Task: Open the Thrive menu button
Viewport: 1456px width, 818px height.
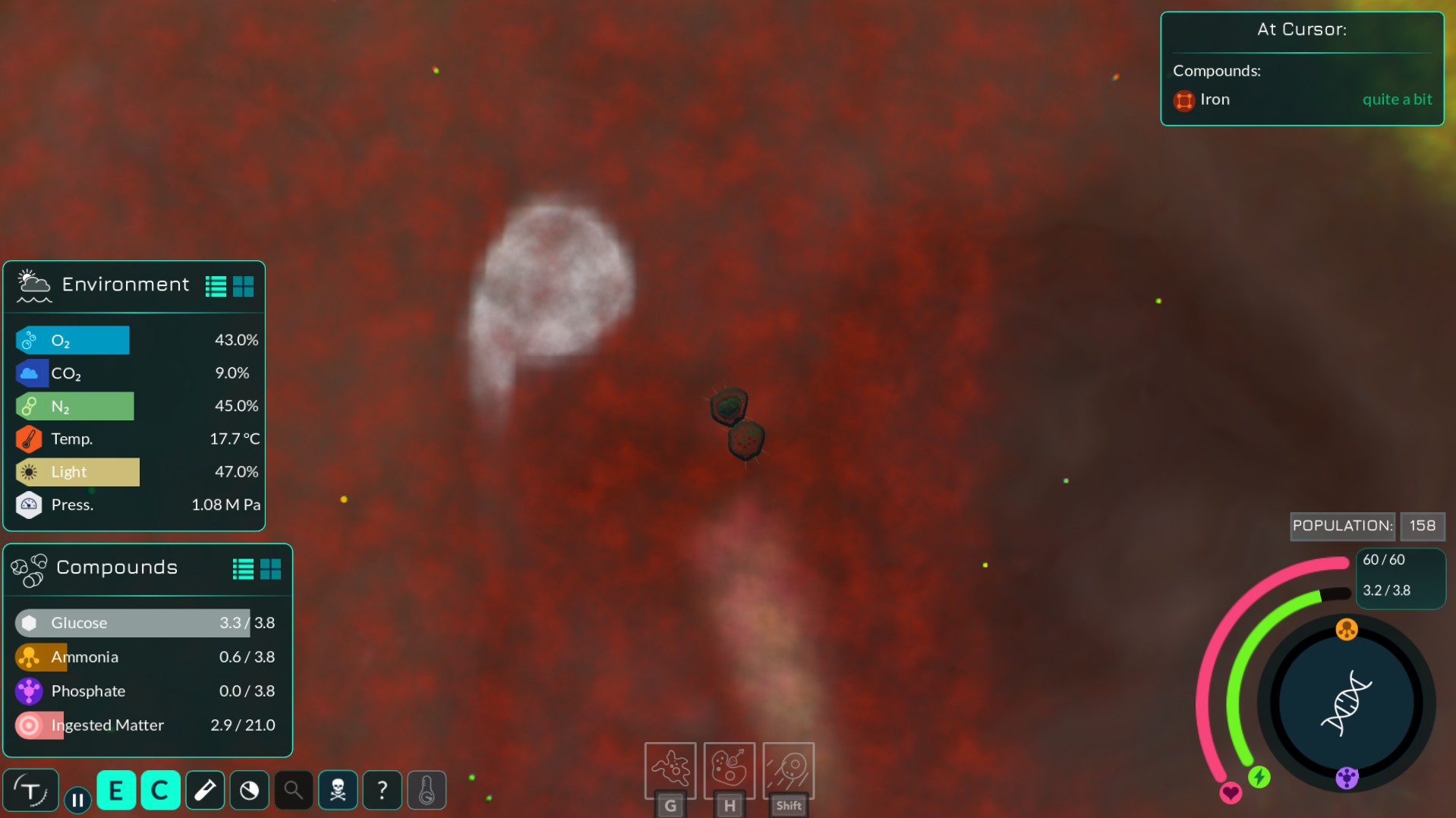Action: 30,791
